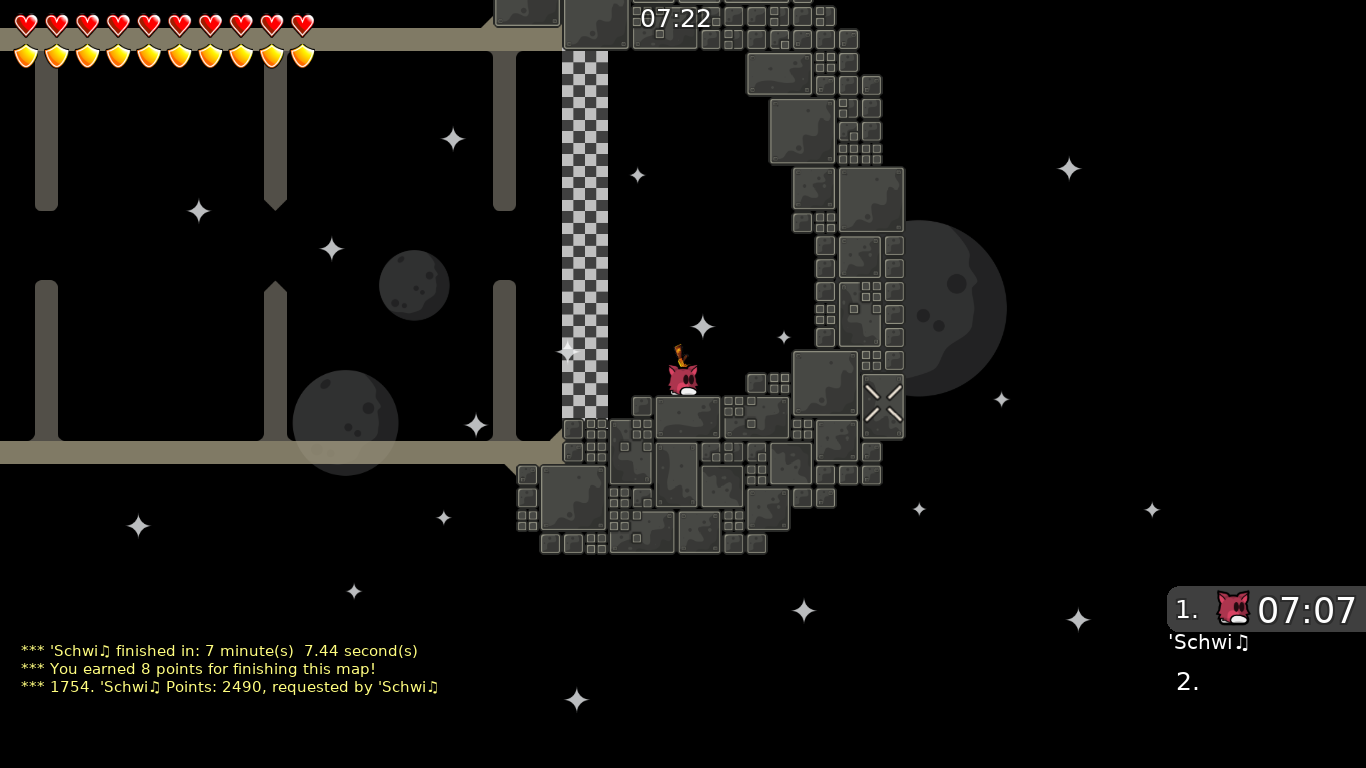Select the 'Schwi♫ name under the leaderboard

1208,643
